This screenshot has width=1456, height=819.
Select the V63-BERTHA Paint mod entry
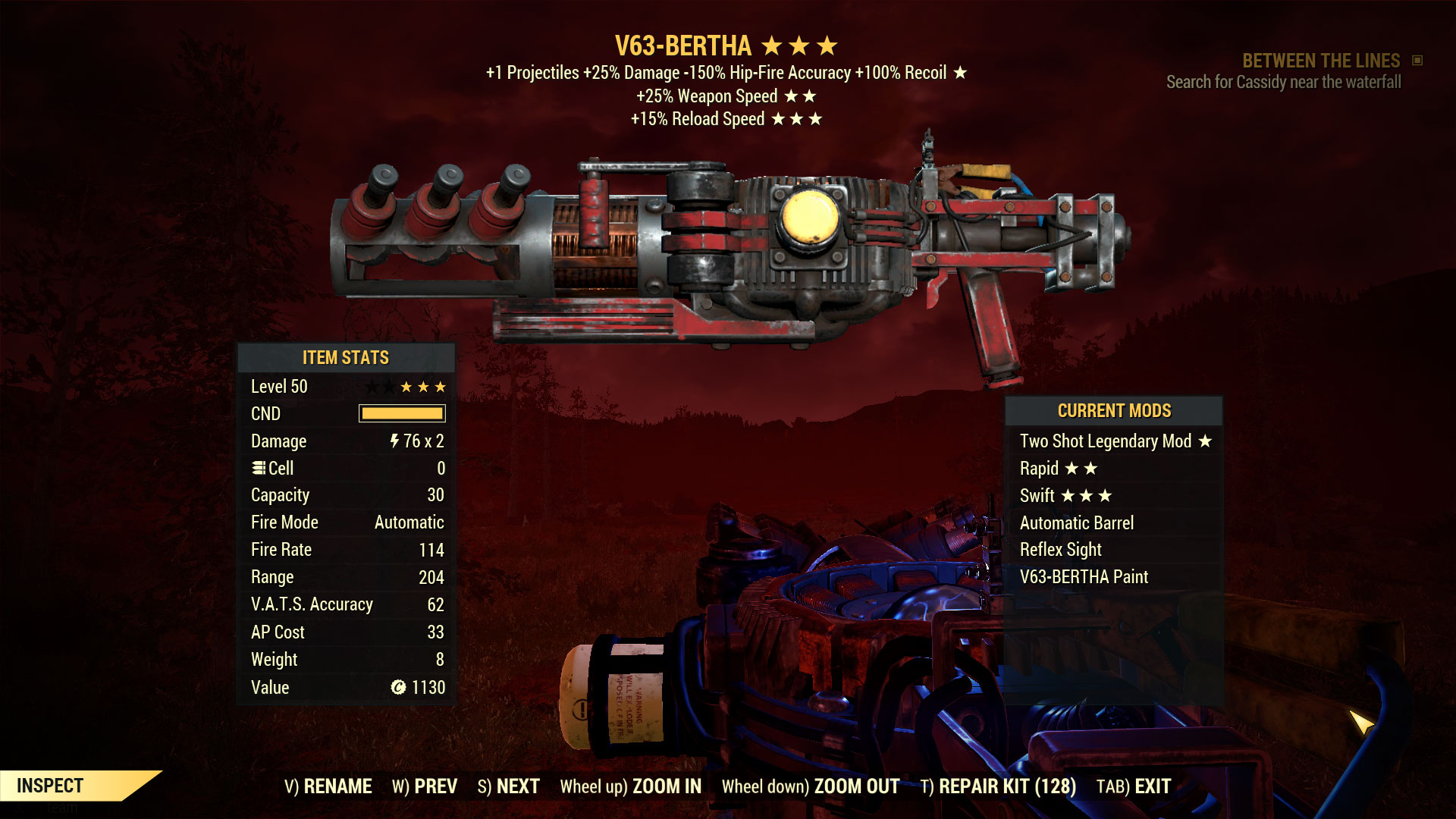(x=1084, y=576)
